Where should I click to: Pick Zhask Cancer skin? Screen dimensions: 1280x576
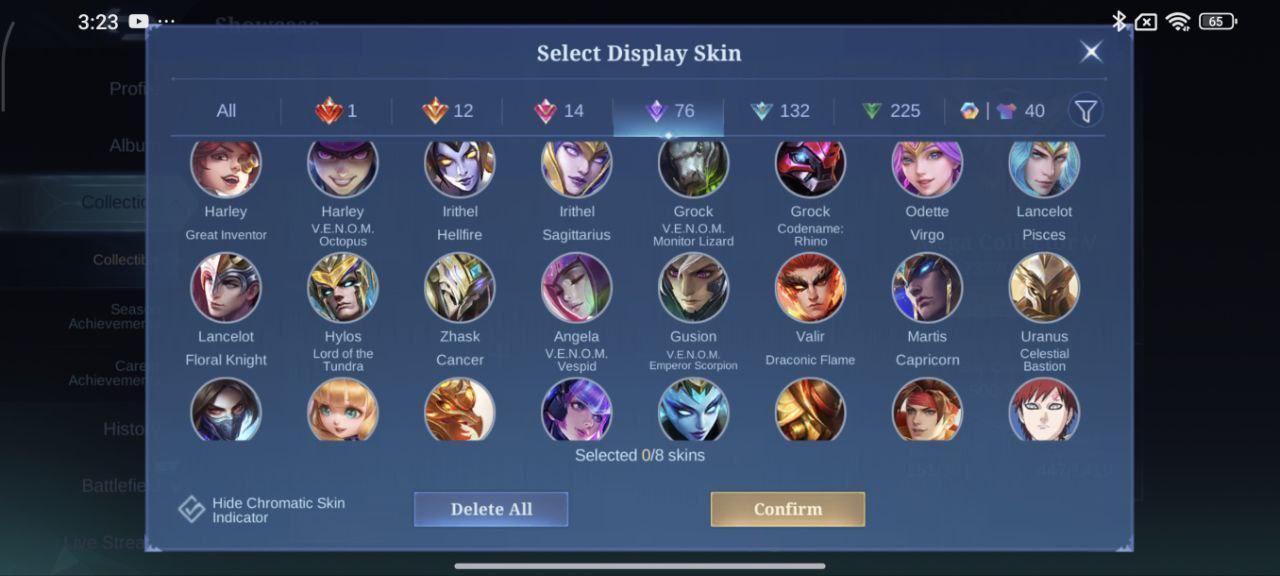click(460, 288)
